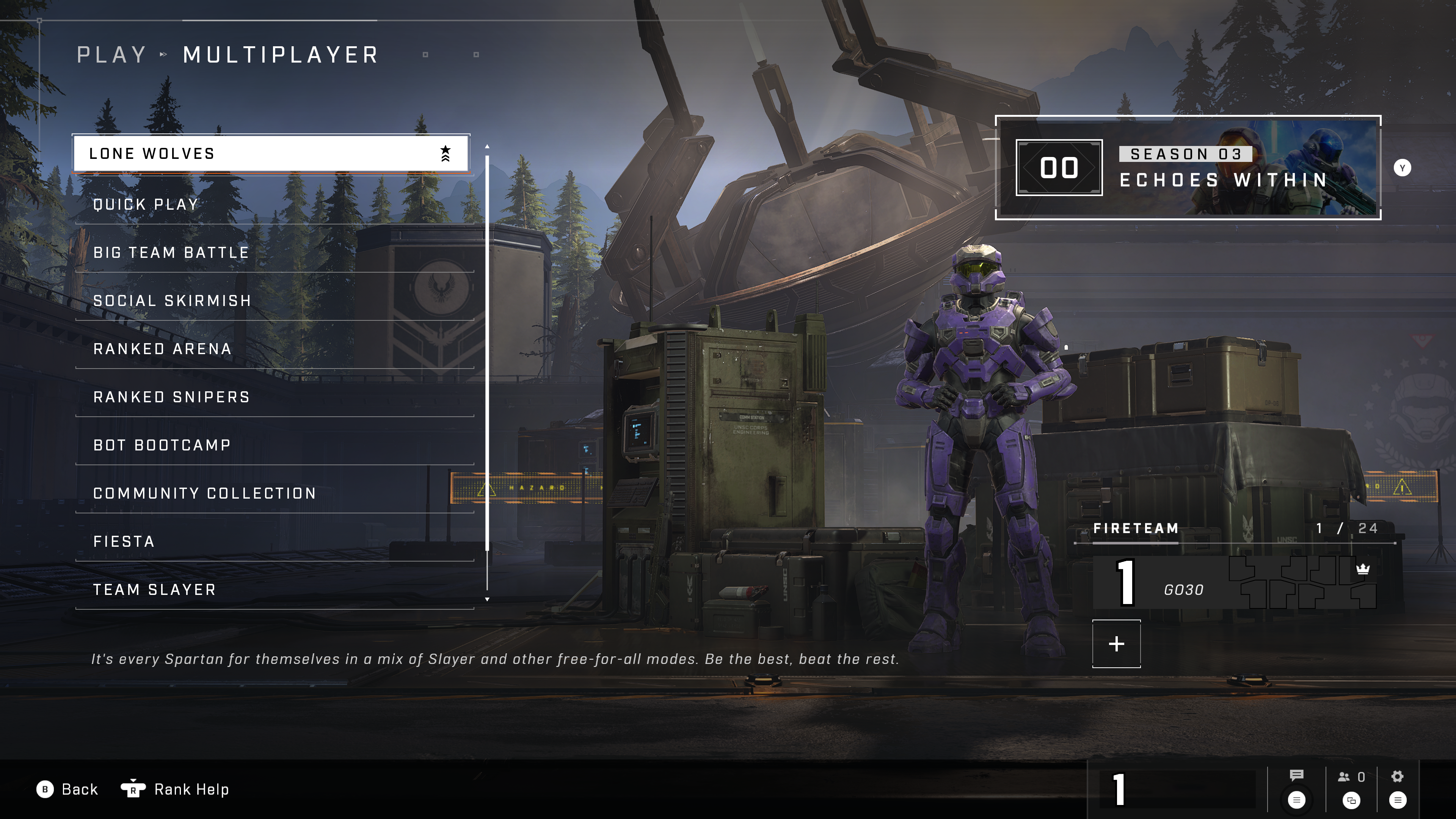Pick the Ranked Arena playlist

click(274, 349)
